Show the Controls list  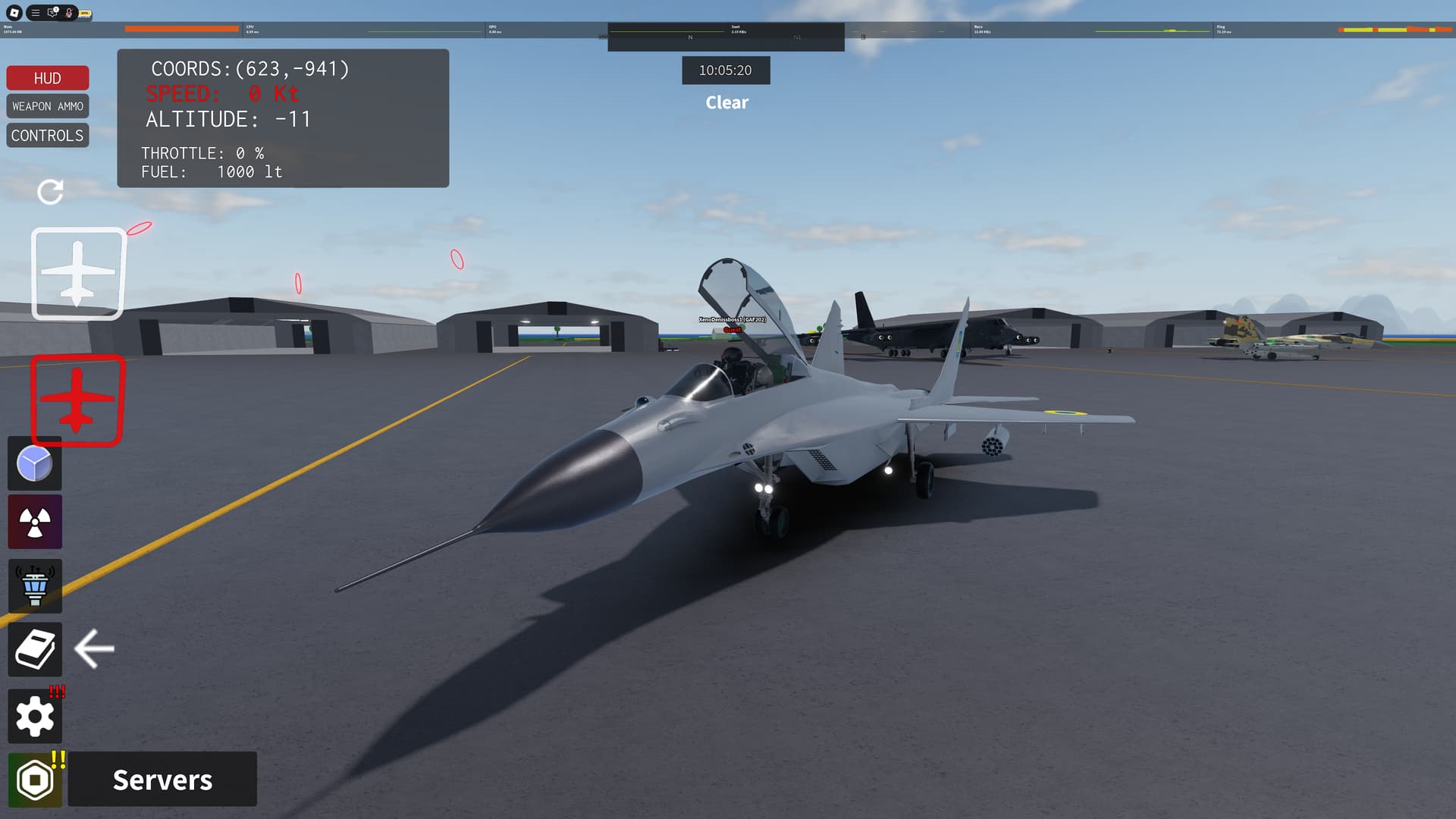point(47,136)
